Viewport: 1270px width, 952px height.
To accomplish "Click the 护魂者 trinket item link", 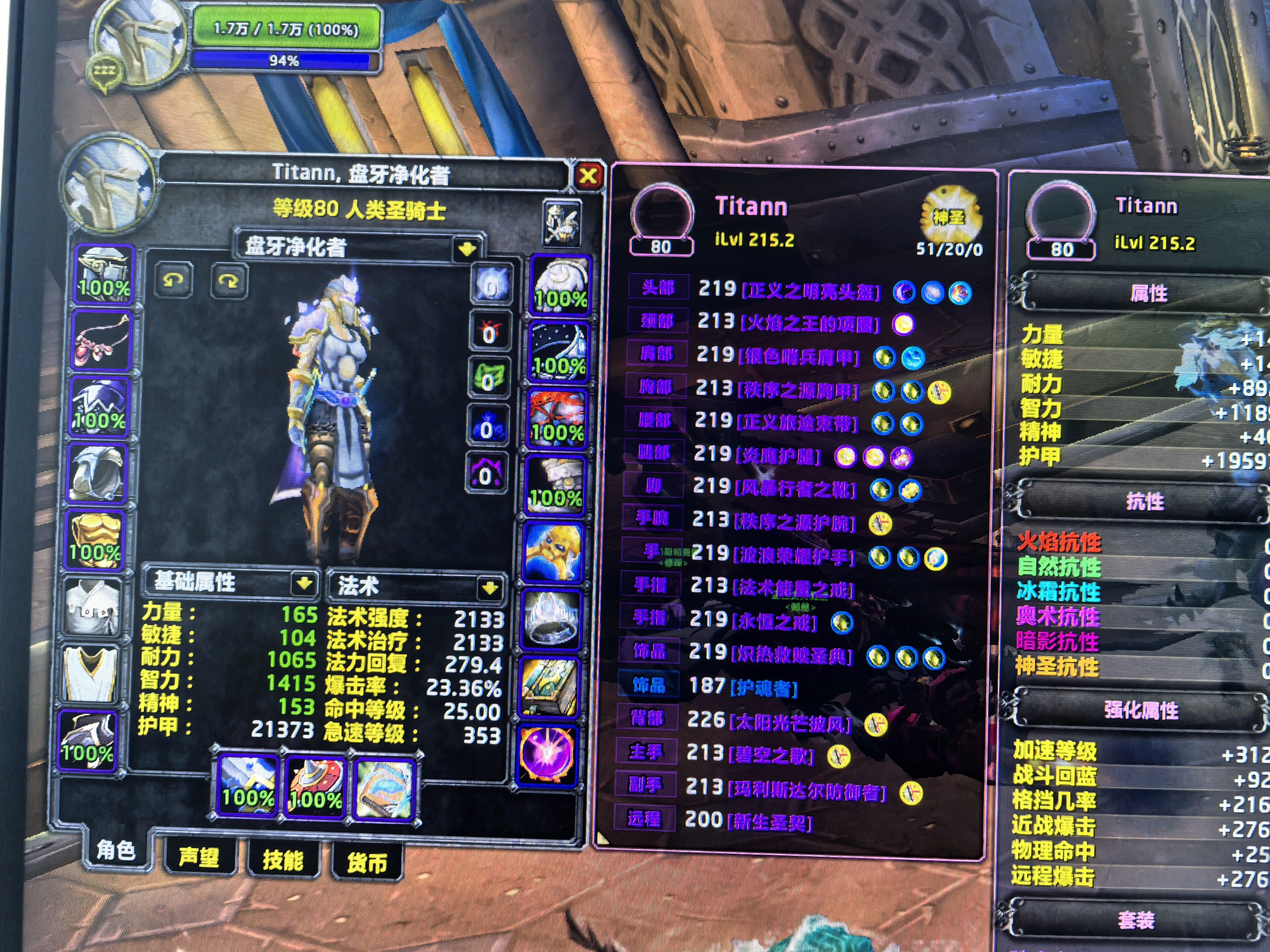I will tap(764, 687).
